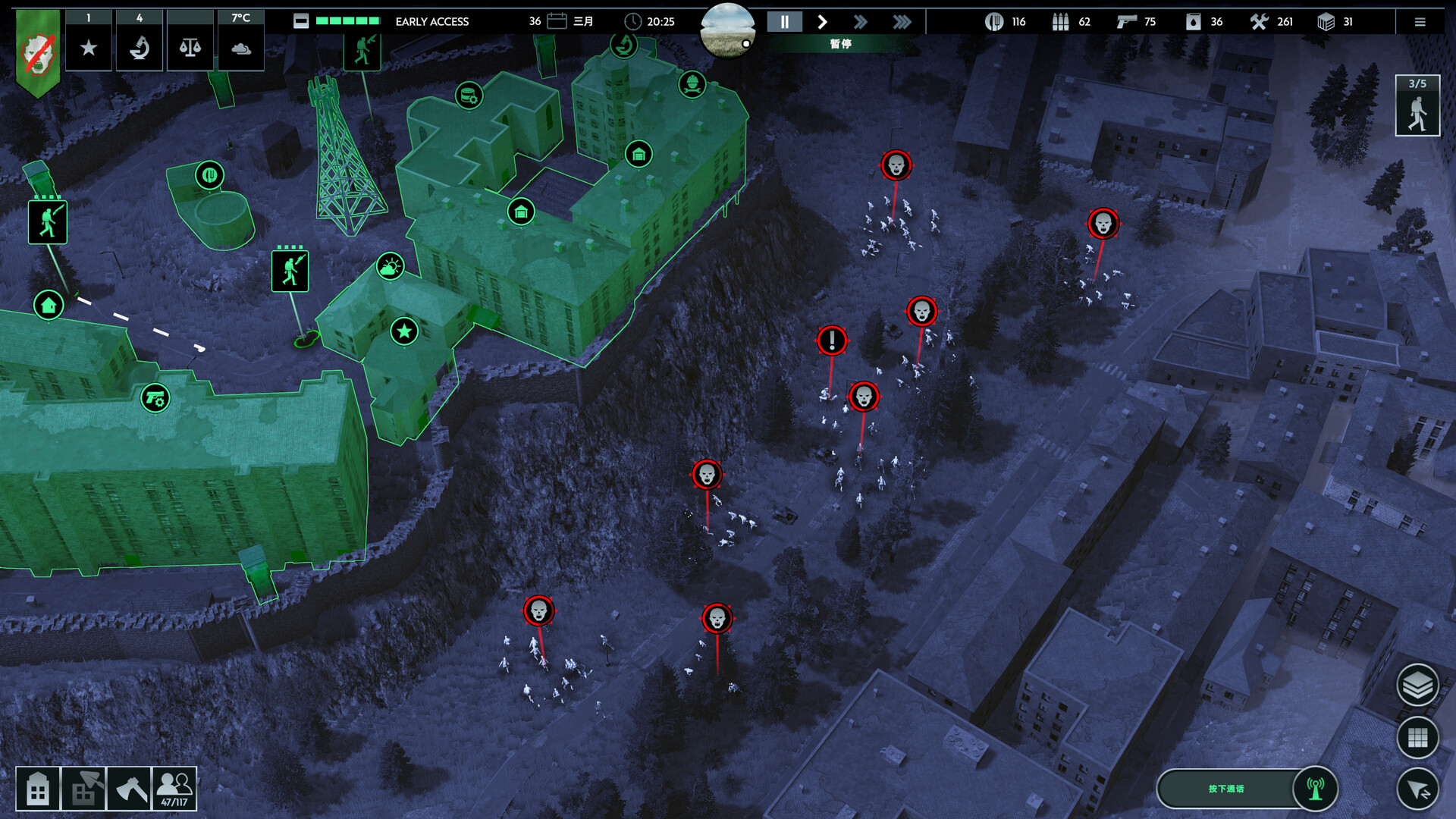Open the map layers icon bottom right
1456x819 pixels.
coord(1417,683)
